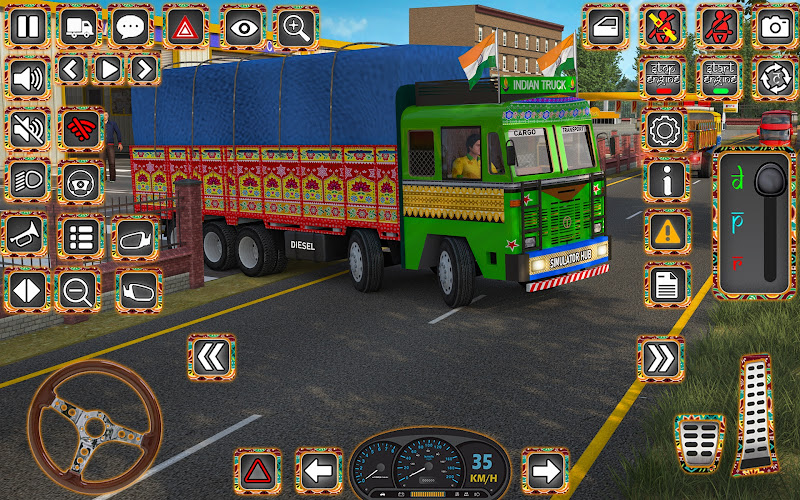Honk the horn icon

coord(30,236)
